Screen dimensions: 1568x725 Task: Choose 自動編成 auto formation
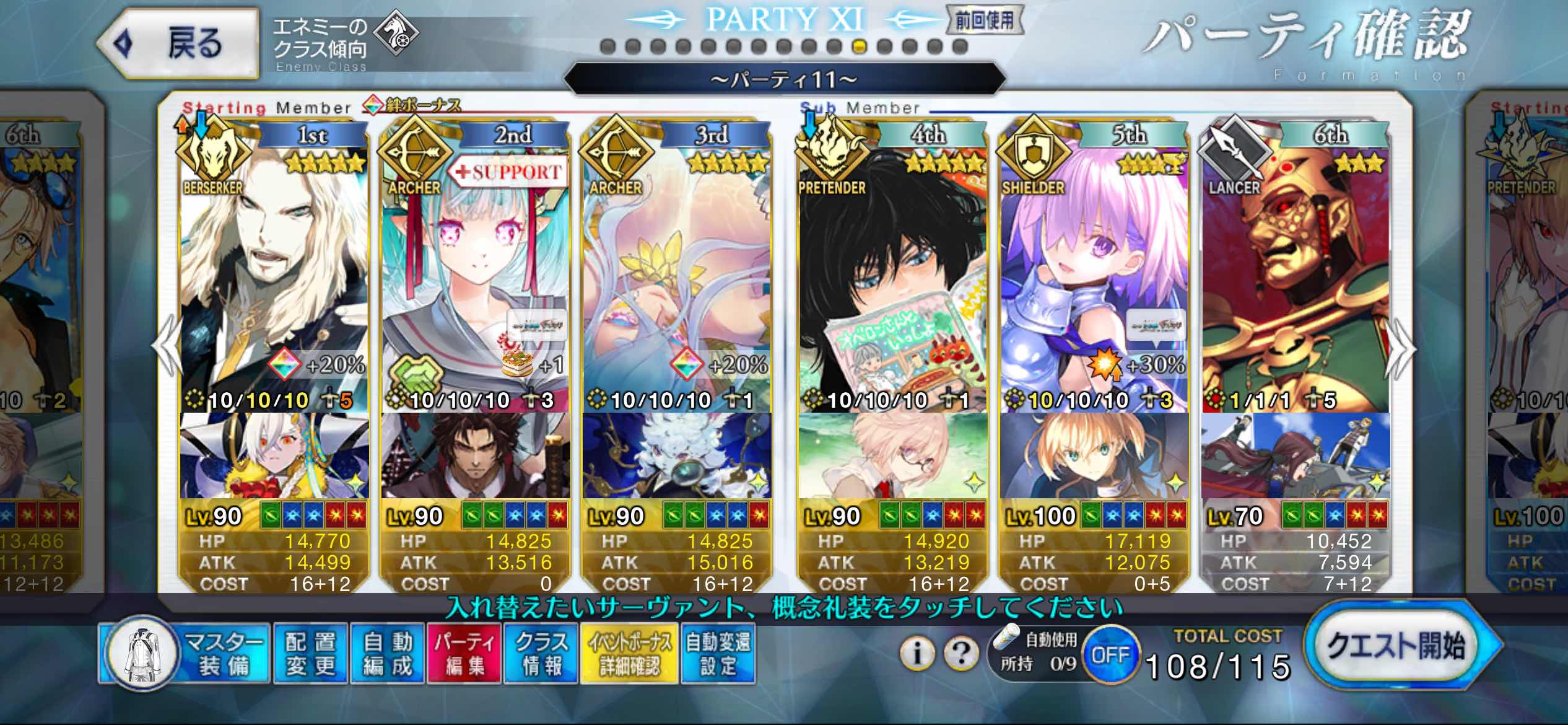(x=388, y=654)
